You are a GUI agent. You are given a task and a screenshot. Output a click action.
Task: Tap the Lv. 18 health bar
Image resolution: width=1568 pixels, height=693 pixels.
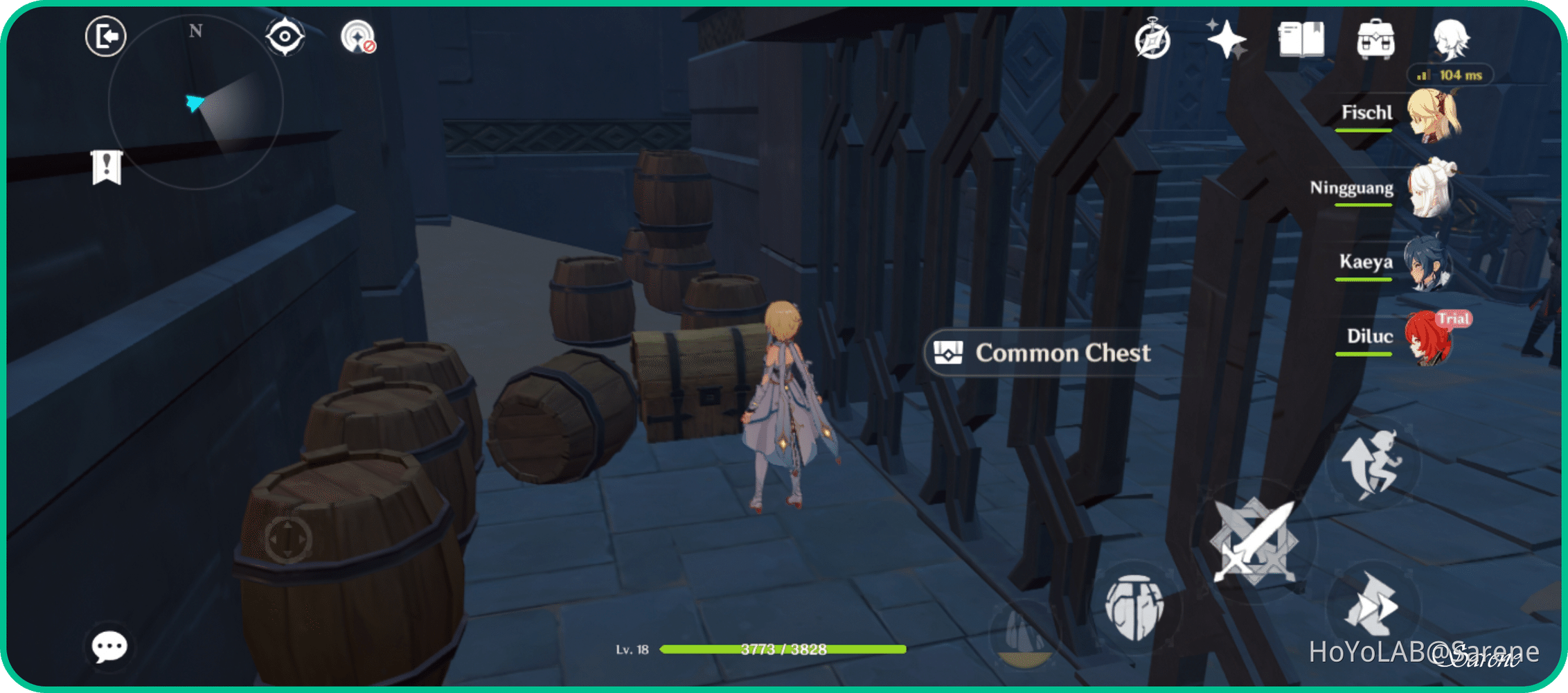point(783,649)
